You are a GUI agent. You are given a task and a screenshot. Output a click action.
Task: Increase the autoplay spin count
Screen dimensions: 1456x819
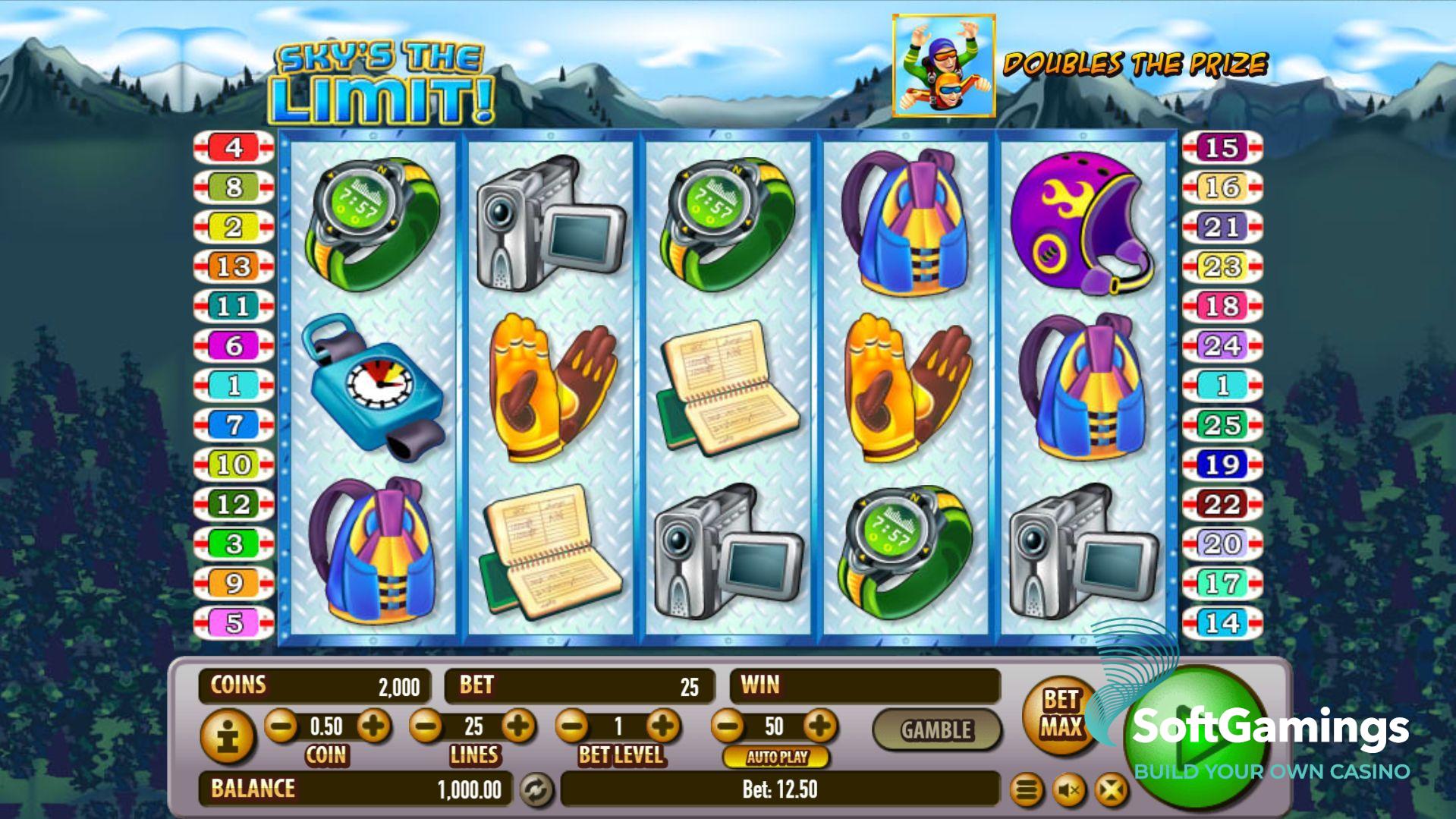point(819,726)
